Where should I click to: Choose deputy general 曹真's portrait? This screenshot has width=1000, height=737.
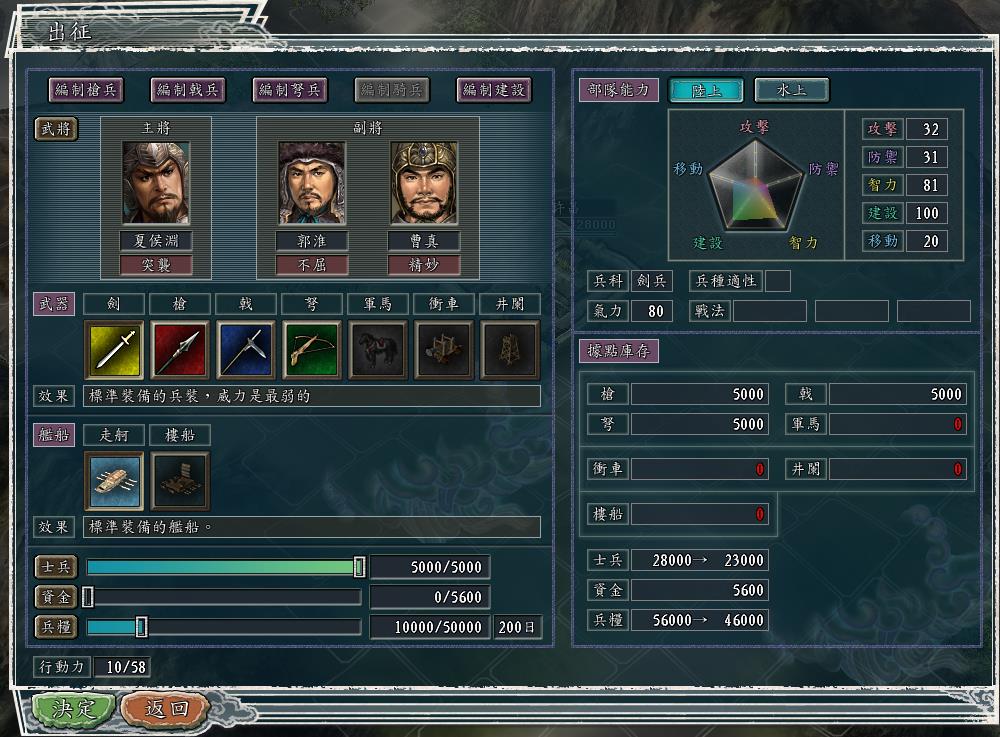coord(424,183)
